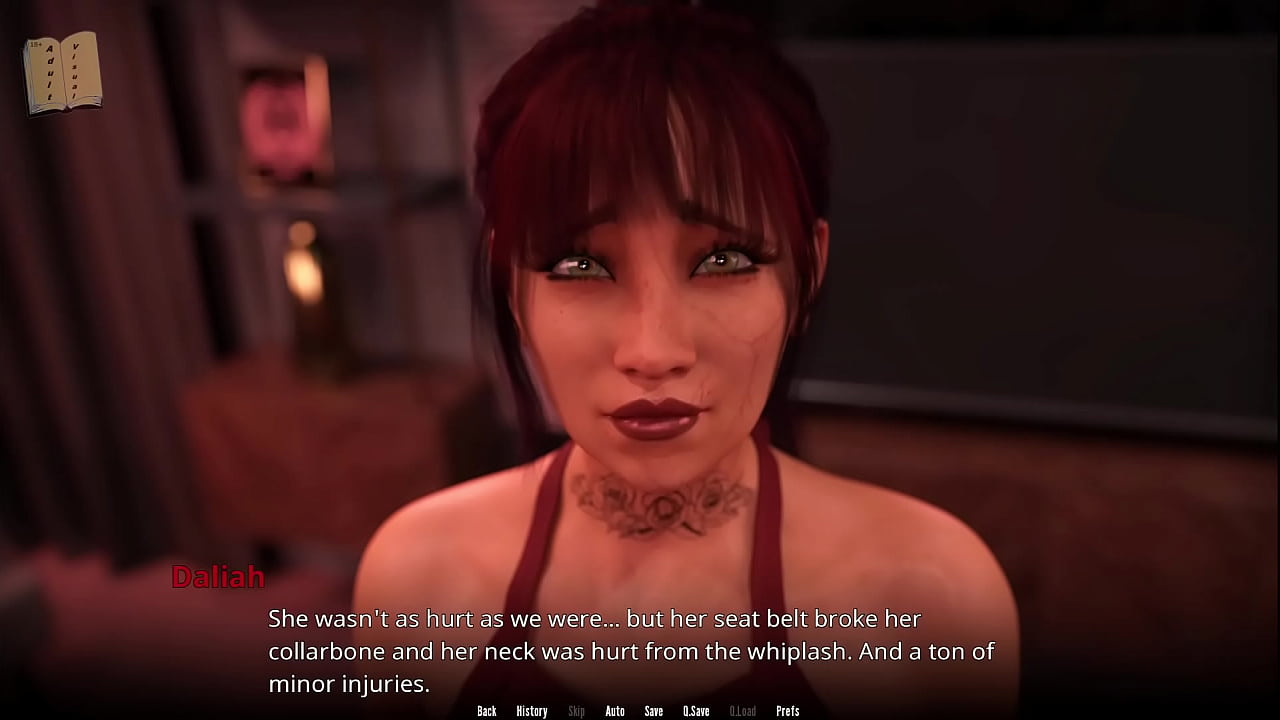Go back to previous dialogue line
This screenshot has height=720, width=1280.
(x=487, y=711)
